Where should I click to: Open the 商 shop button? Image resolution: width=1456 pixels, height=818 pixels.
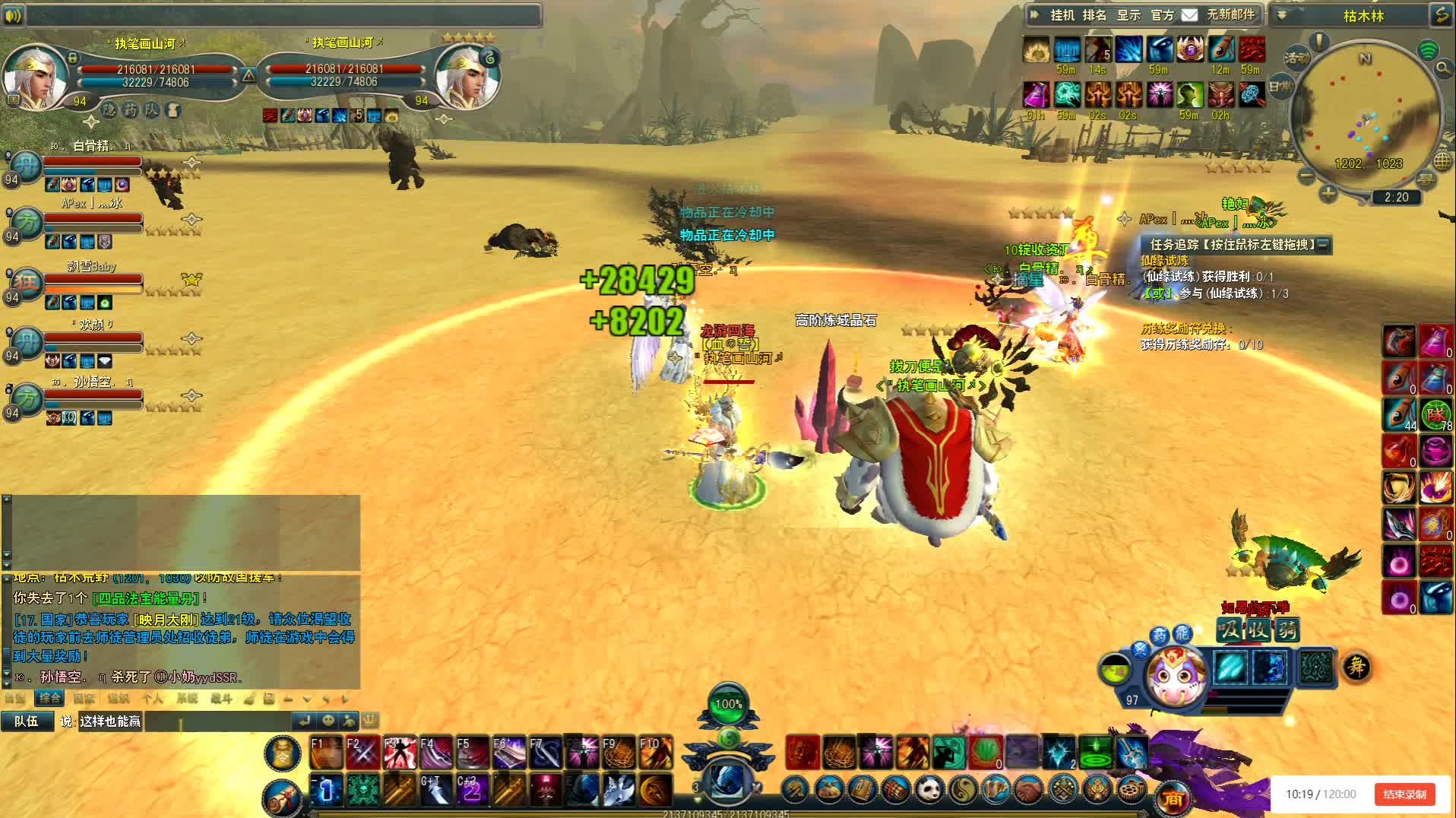click(1173, 798)
